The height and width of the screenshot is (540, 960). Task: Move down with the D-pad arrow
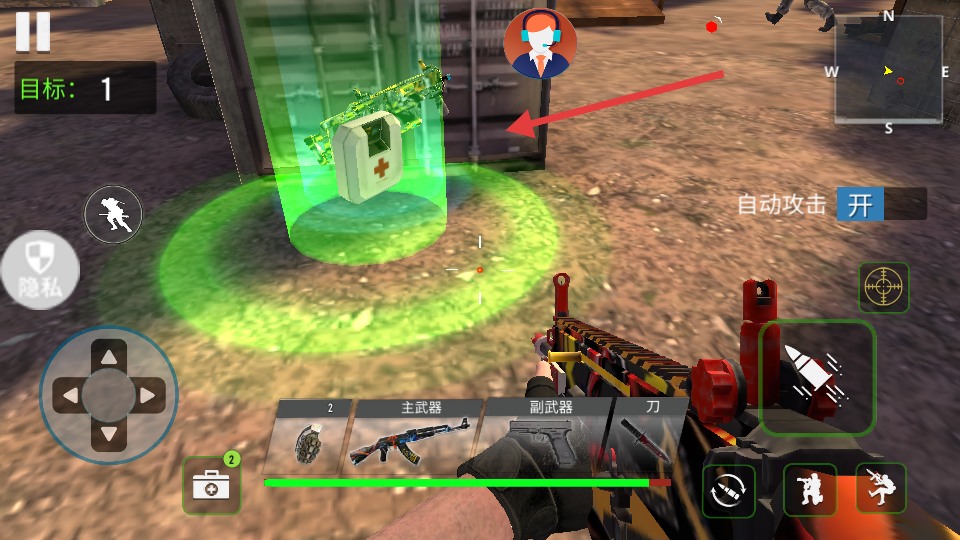(109, 435)
